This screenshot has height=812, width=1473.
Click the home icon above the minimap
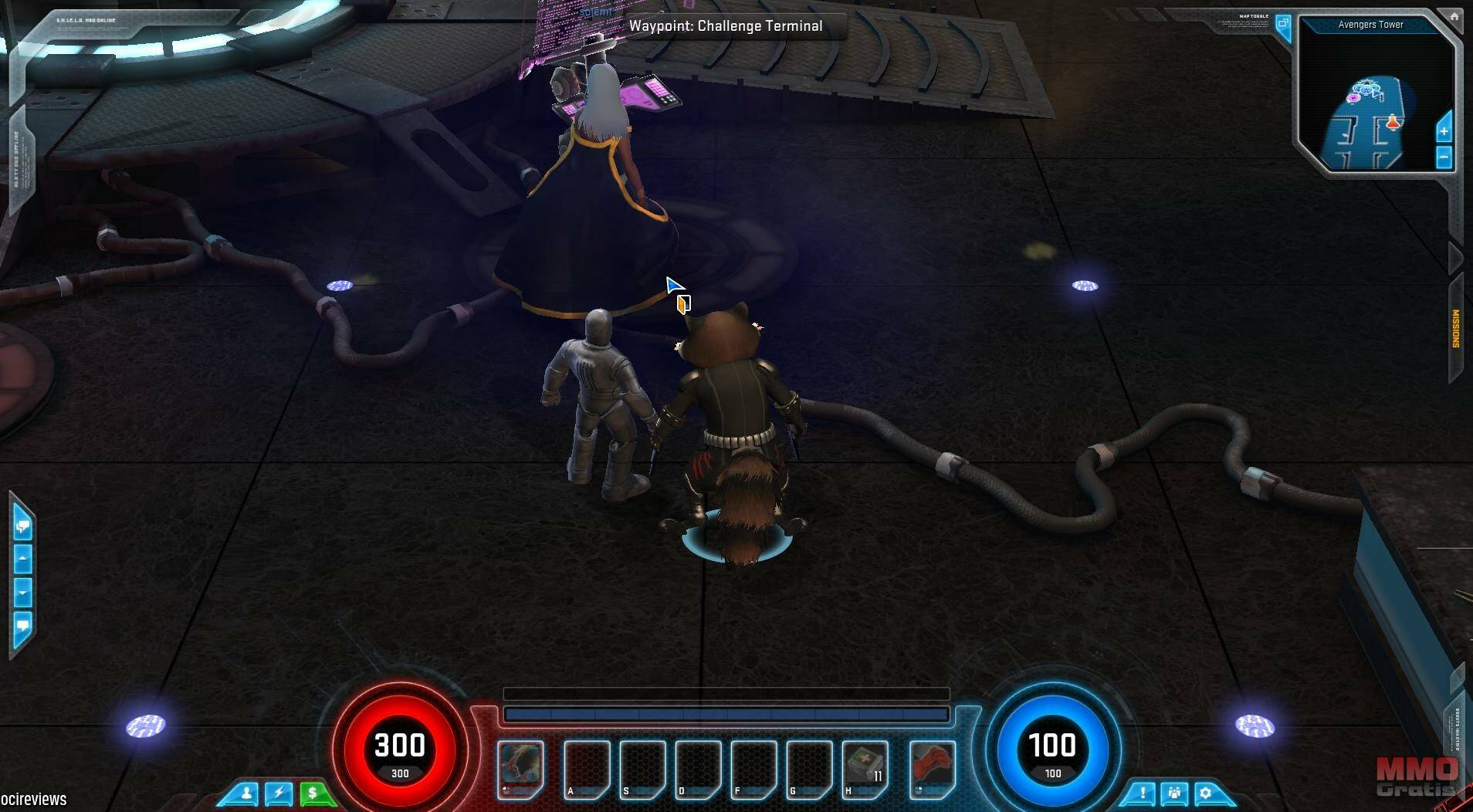tap(1454, 16)
